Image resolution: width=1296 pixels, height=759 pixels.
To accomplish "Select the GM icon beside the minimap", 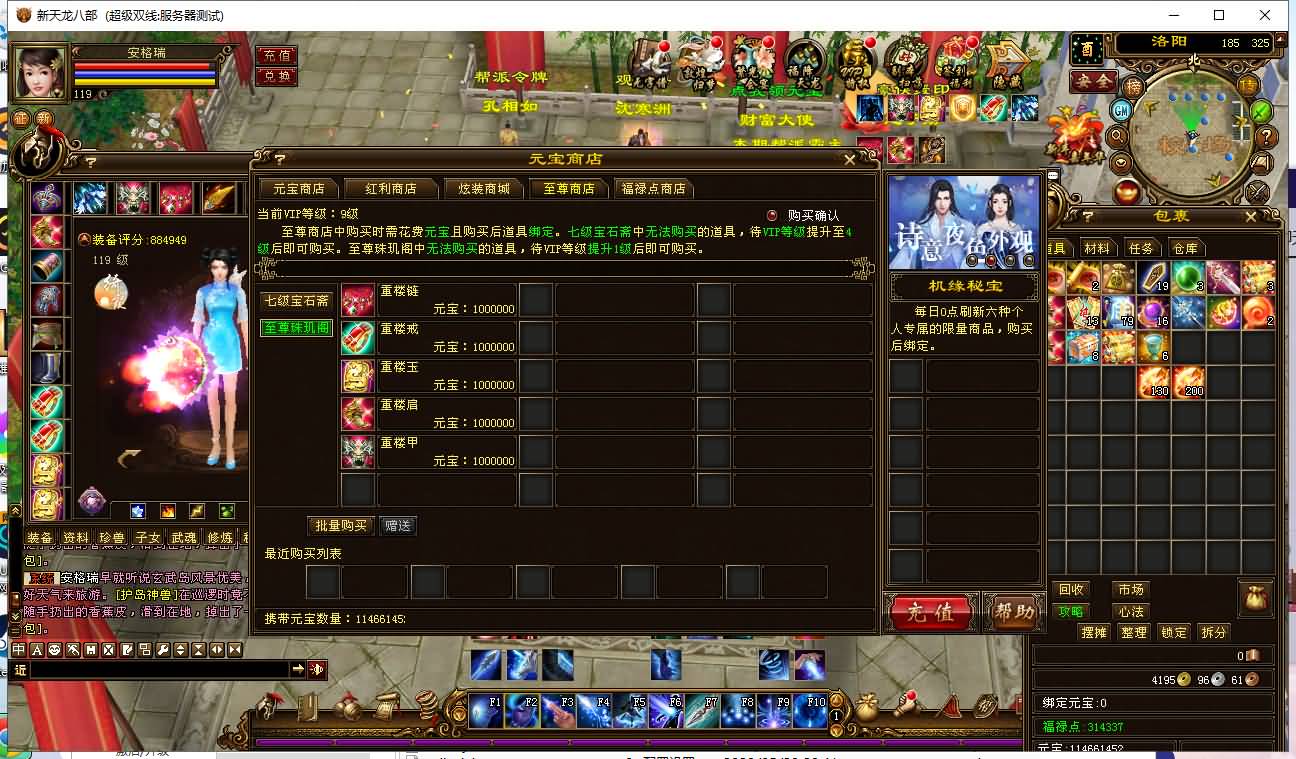I will [x=1121, y=111].
